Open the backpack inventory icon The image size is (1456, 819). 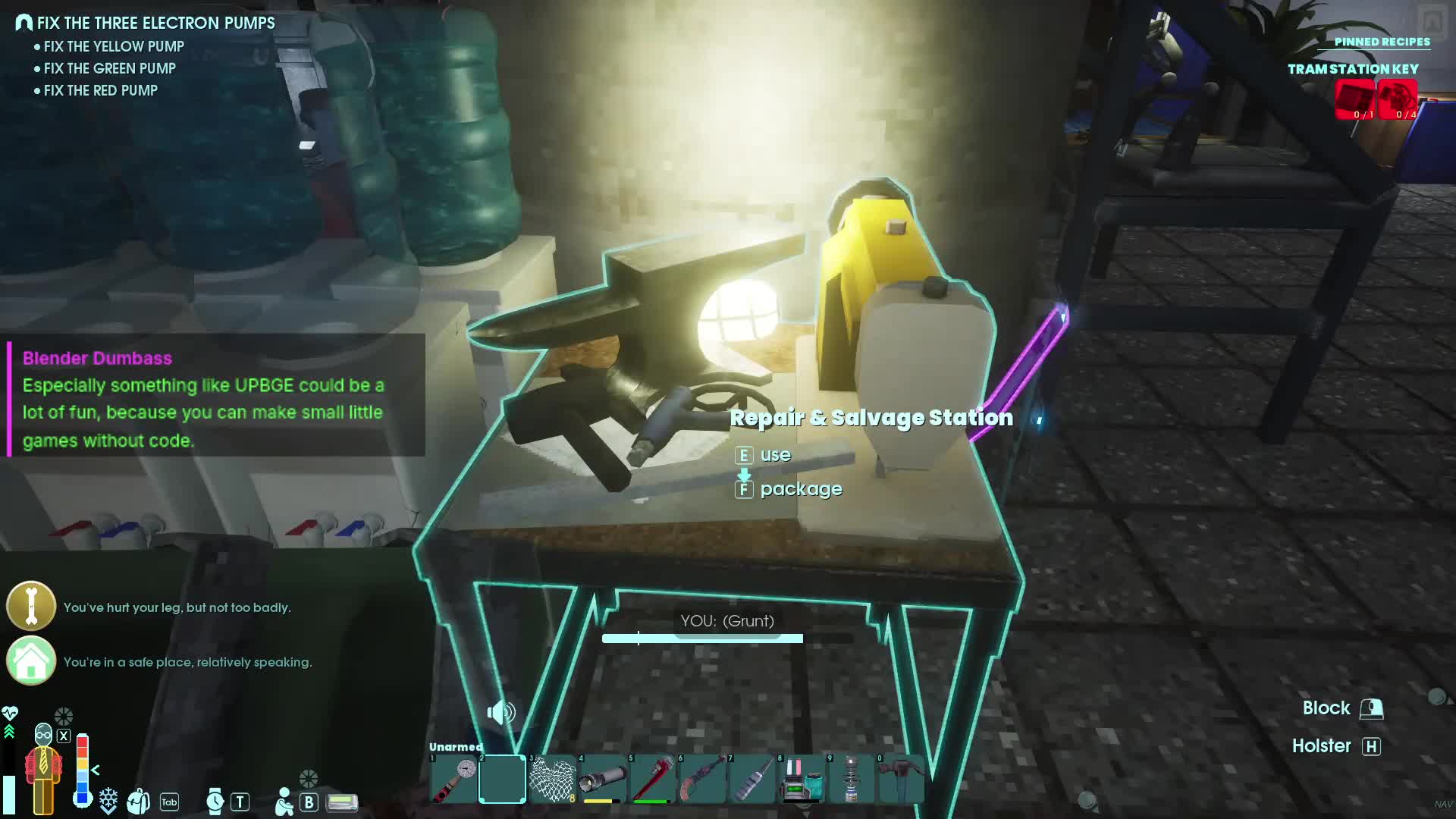139,801
